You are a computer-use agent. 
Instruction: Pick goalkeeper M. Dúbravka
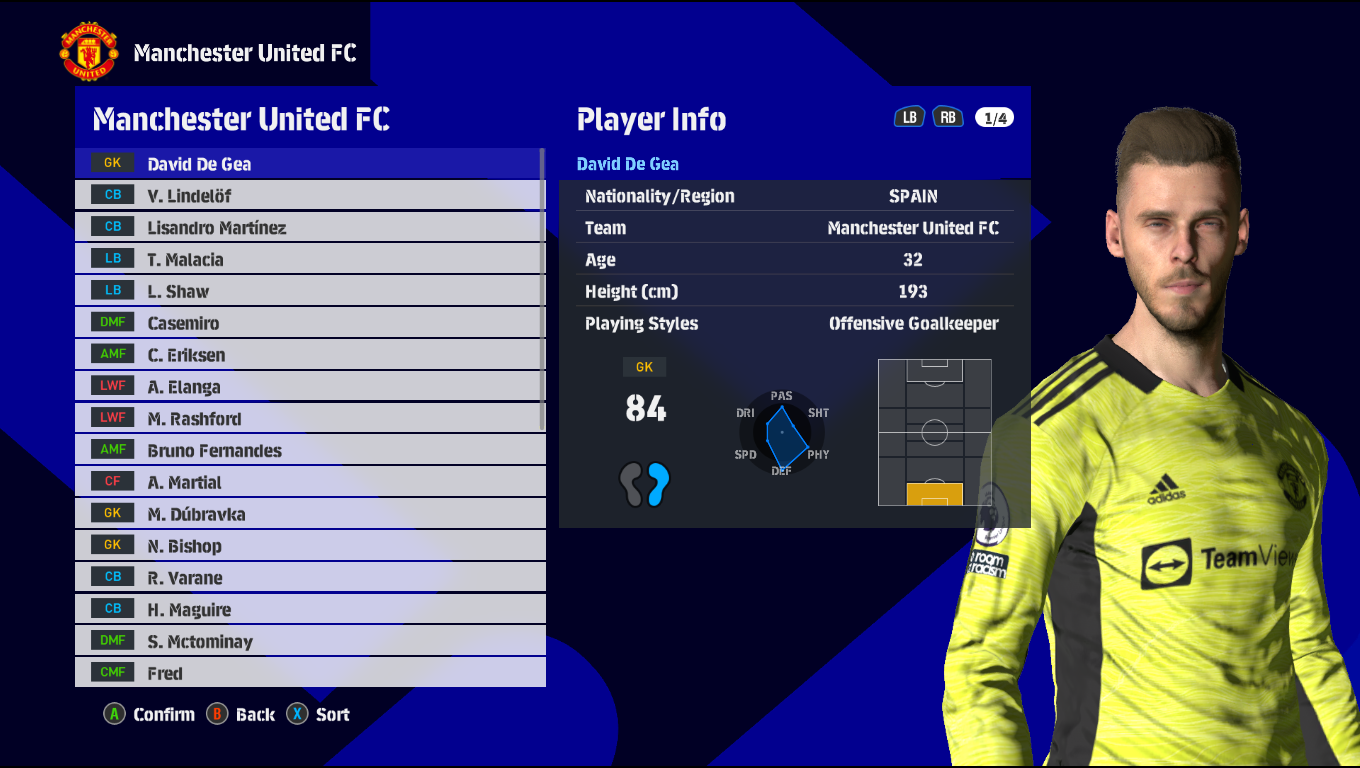(310, 514)
